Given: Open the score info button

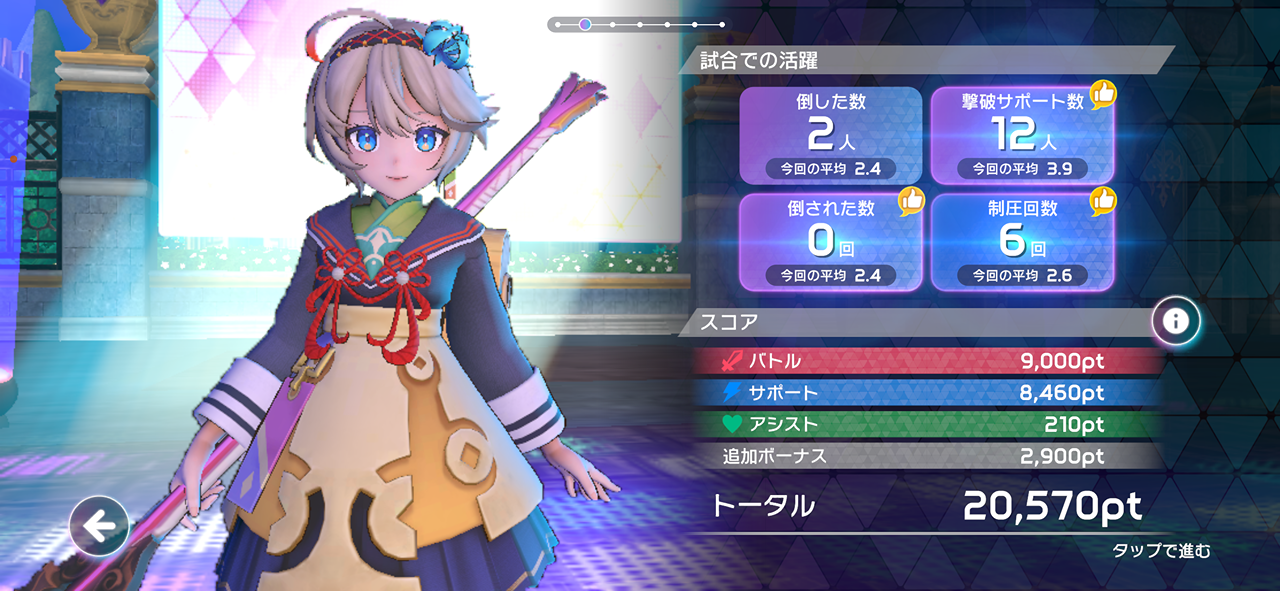Looking at the screenshot, I should pos(1176,321).
